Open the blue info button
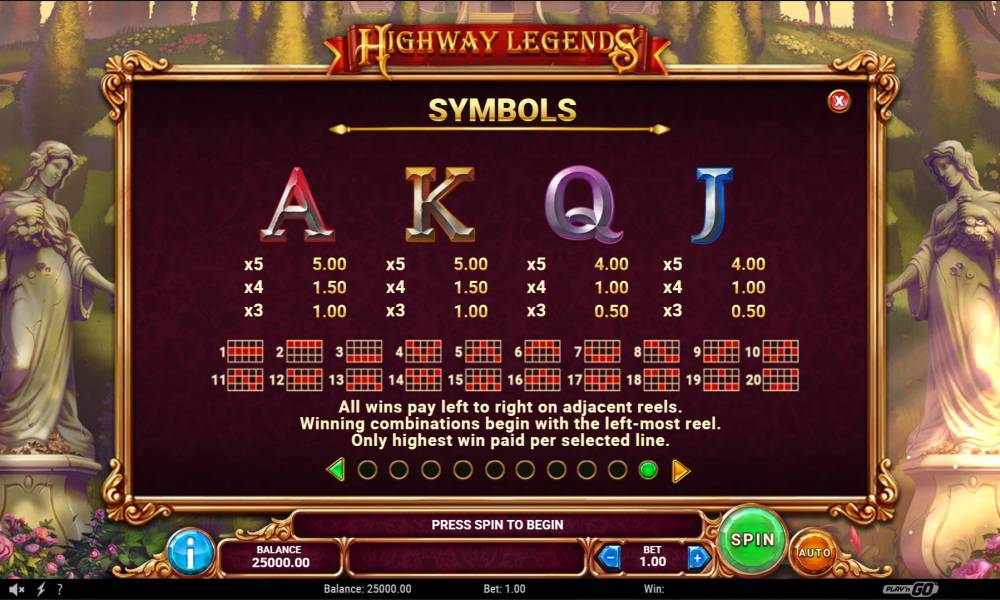Image resolution: width=1000 pixels, height=600 pixels. [190, 551]
